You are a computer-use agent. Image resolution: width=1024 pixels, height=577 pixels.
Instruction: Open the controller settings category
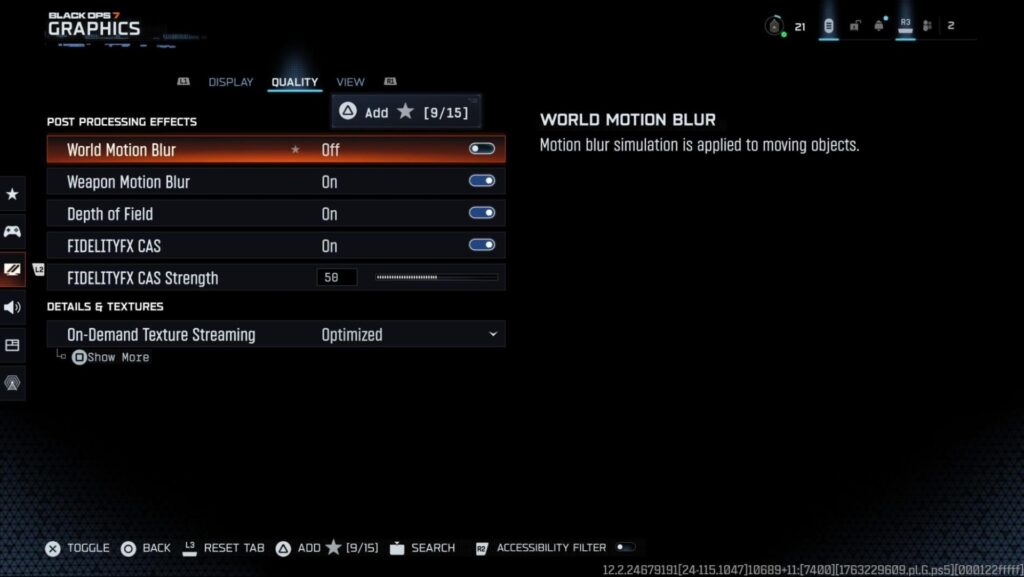[x=13, y=231]
